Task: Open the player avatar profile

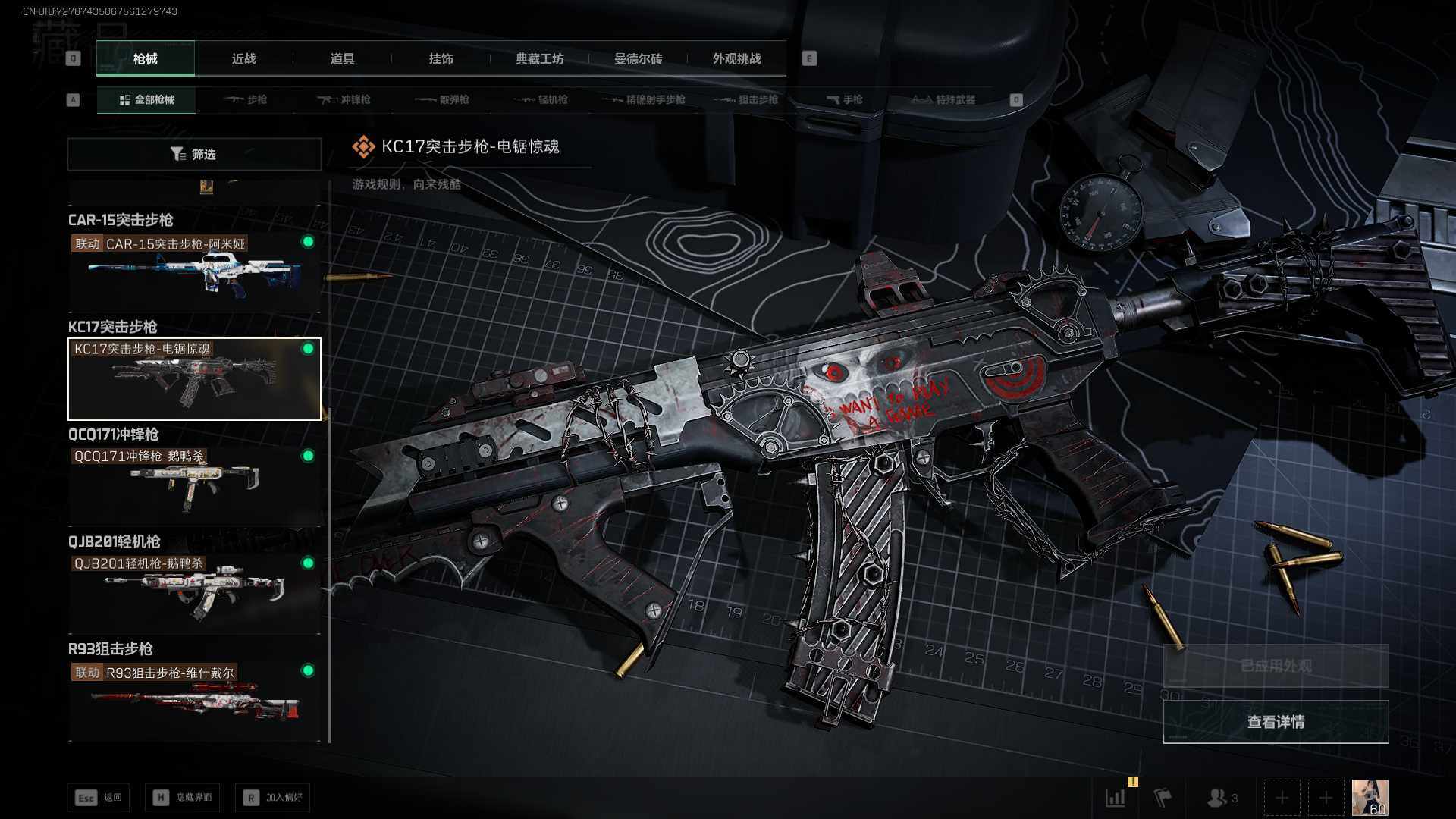Action: (1370, 798)
